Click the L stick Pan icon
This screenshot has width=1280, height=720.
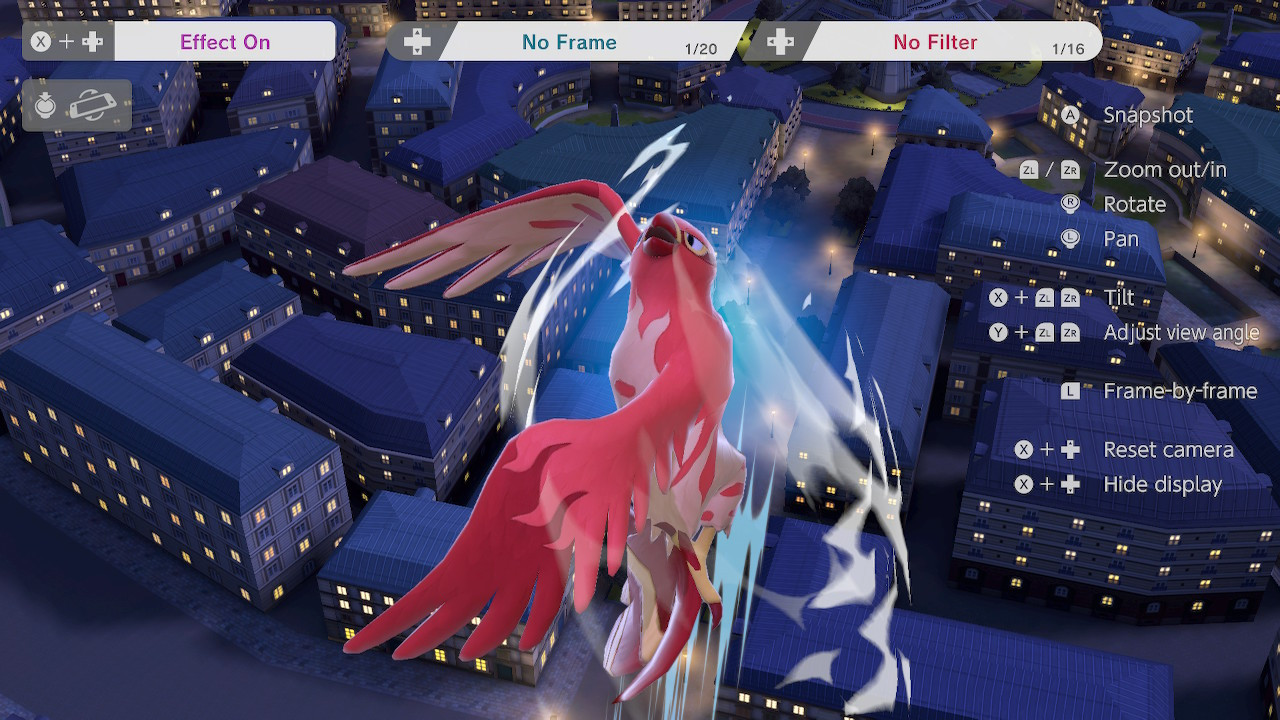1069,239
